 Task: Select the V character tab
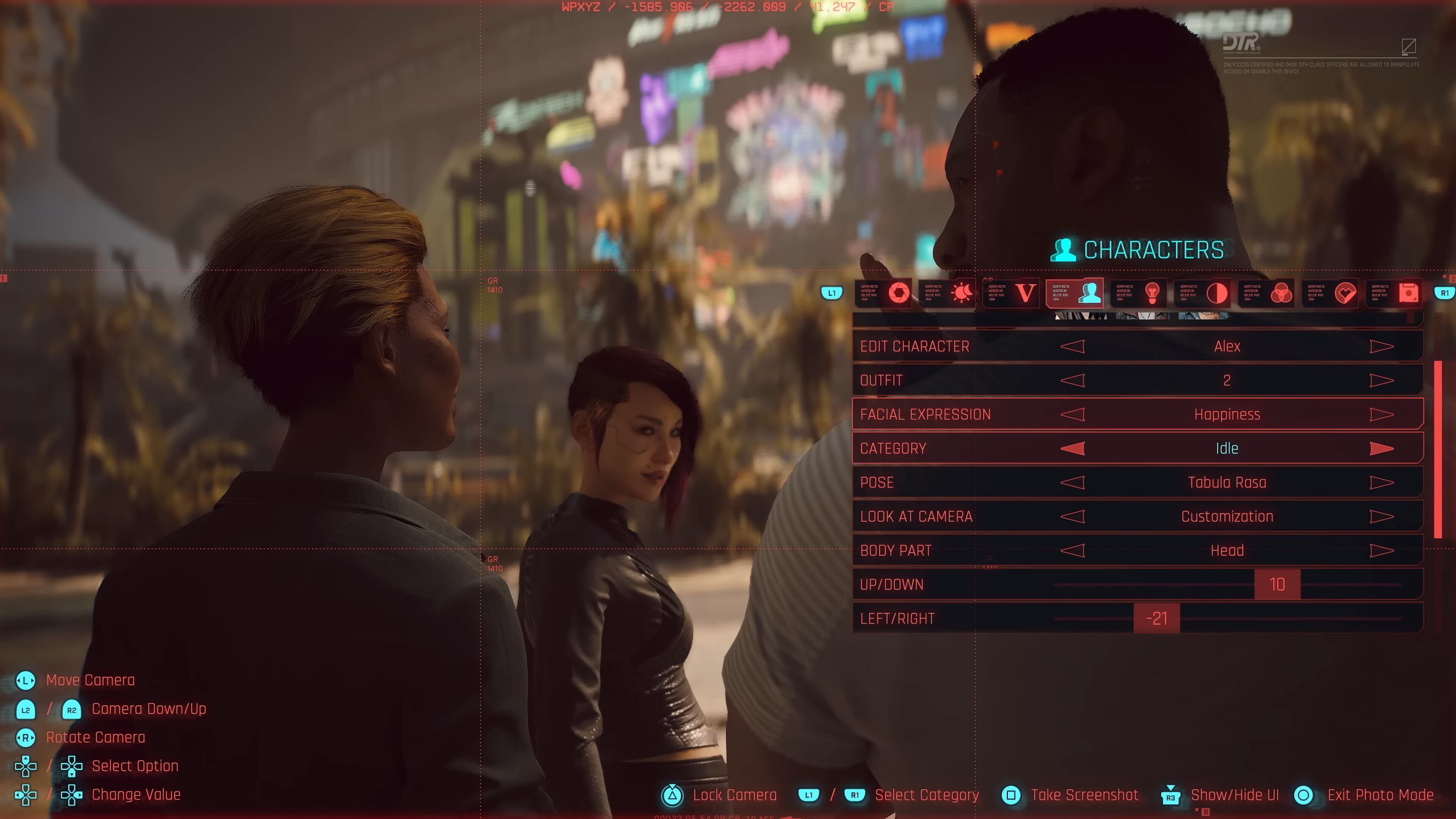pos(1025,293)
